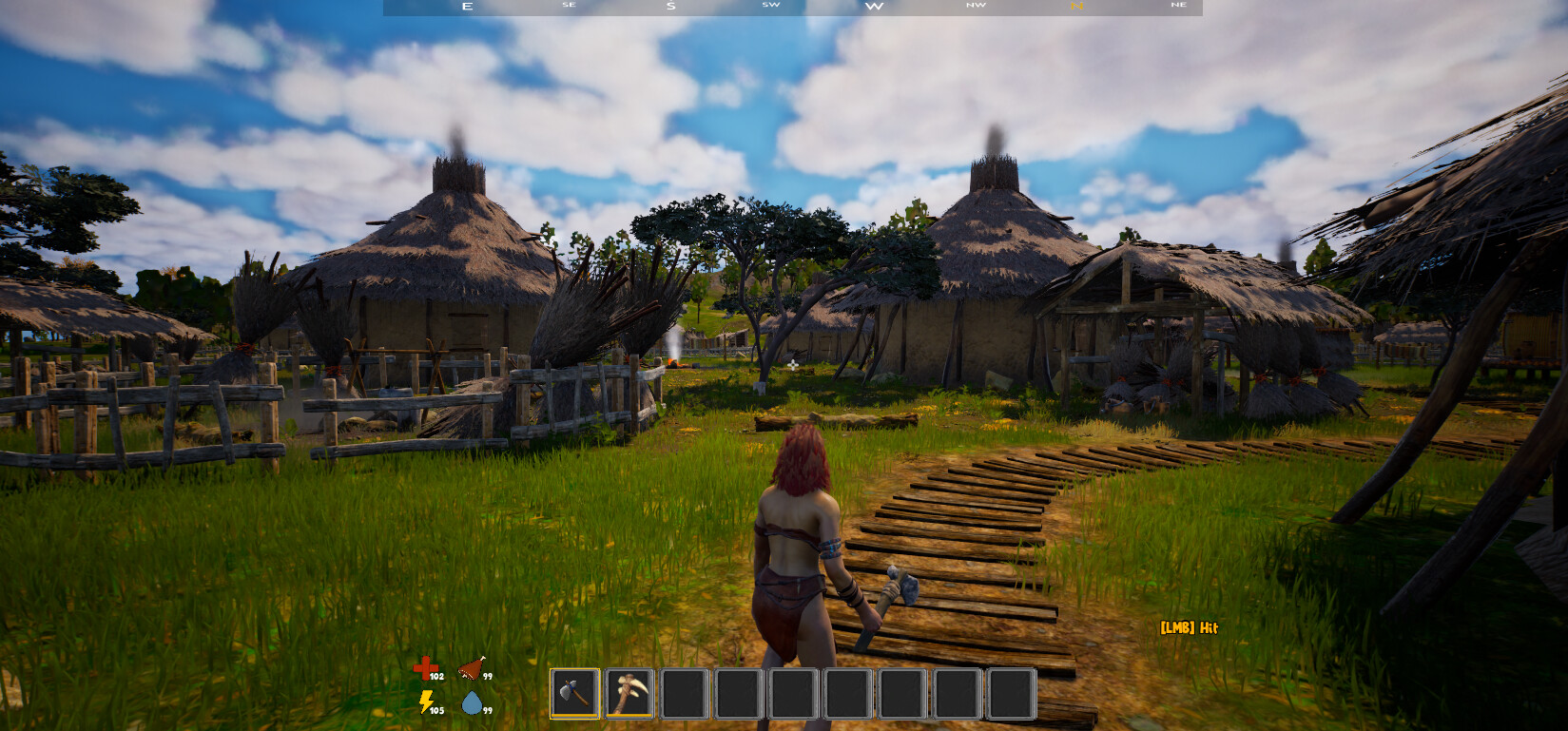Click the SE label on the compass bar
This screenshot has height=731, width=1568.
pyautogui.click(x=569, y=6)
